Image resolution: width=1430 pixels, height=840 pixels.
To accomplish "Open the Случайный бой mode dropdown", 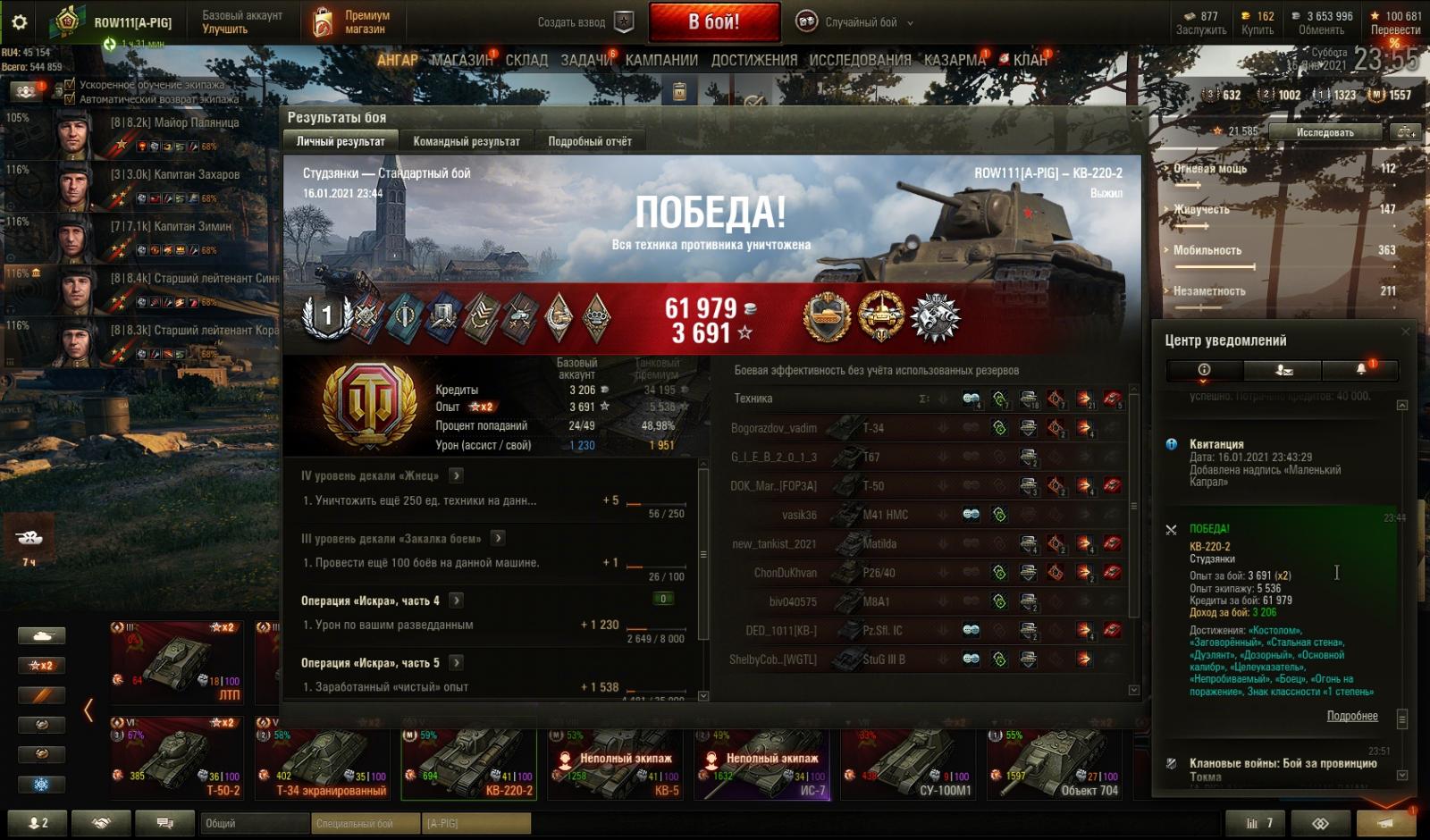I will [860, 22].
